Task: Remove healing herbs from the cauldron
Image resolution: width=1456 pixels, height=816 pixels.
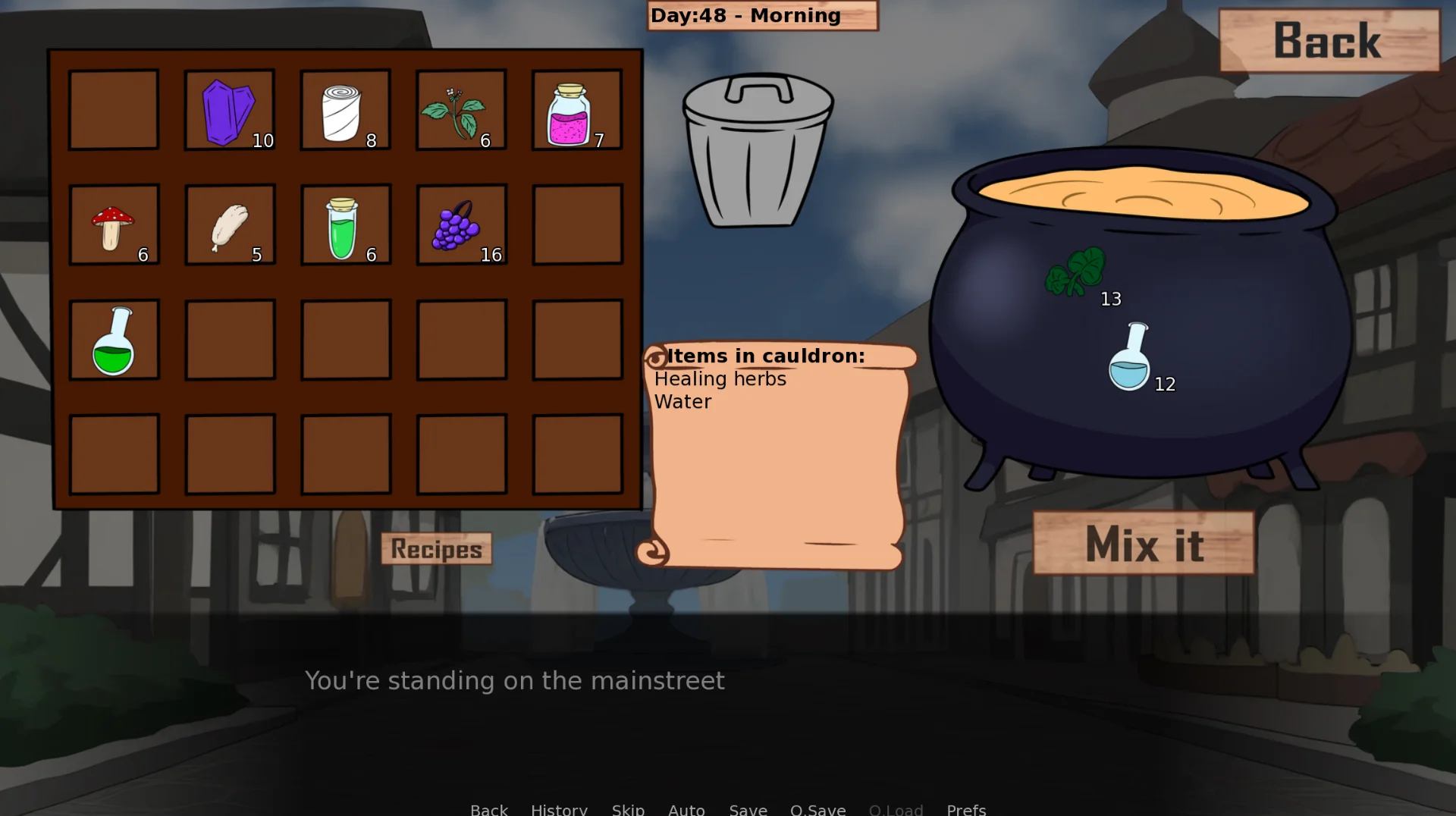Action: click(x=1077, y=272)
